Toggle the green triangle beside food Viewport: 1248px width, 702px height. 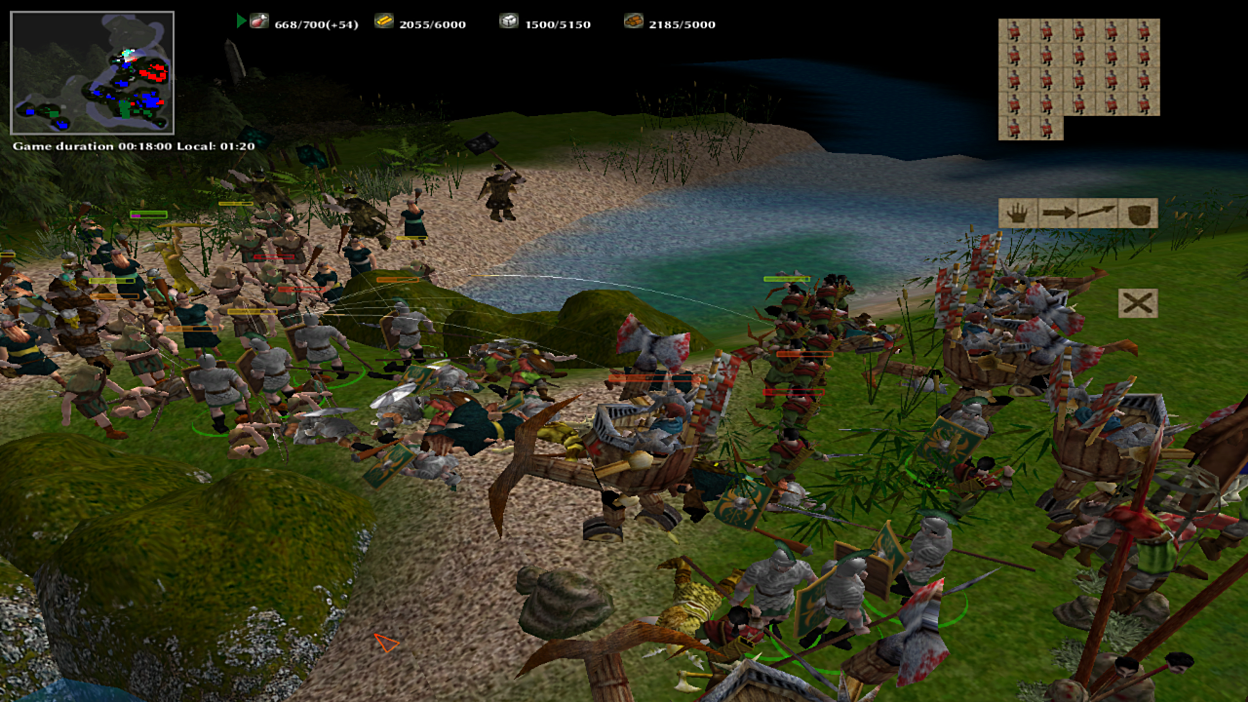click(241, 21)
